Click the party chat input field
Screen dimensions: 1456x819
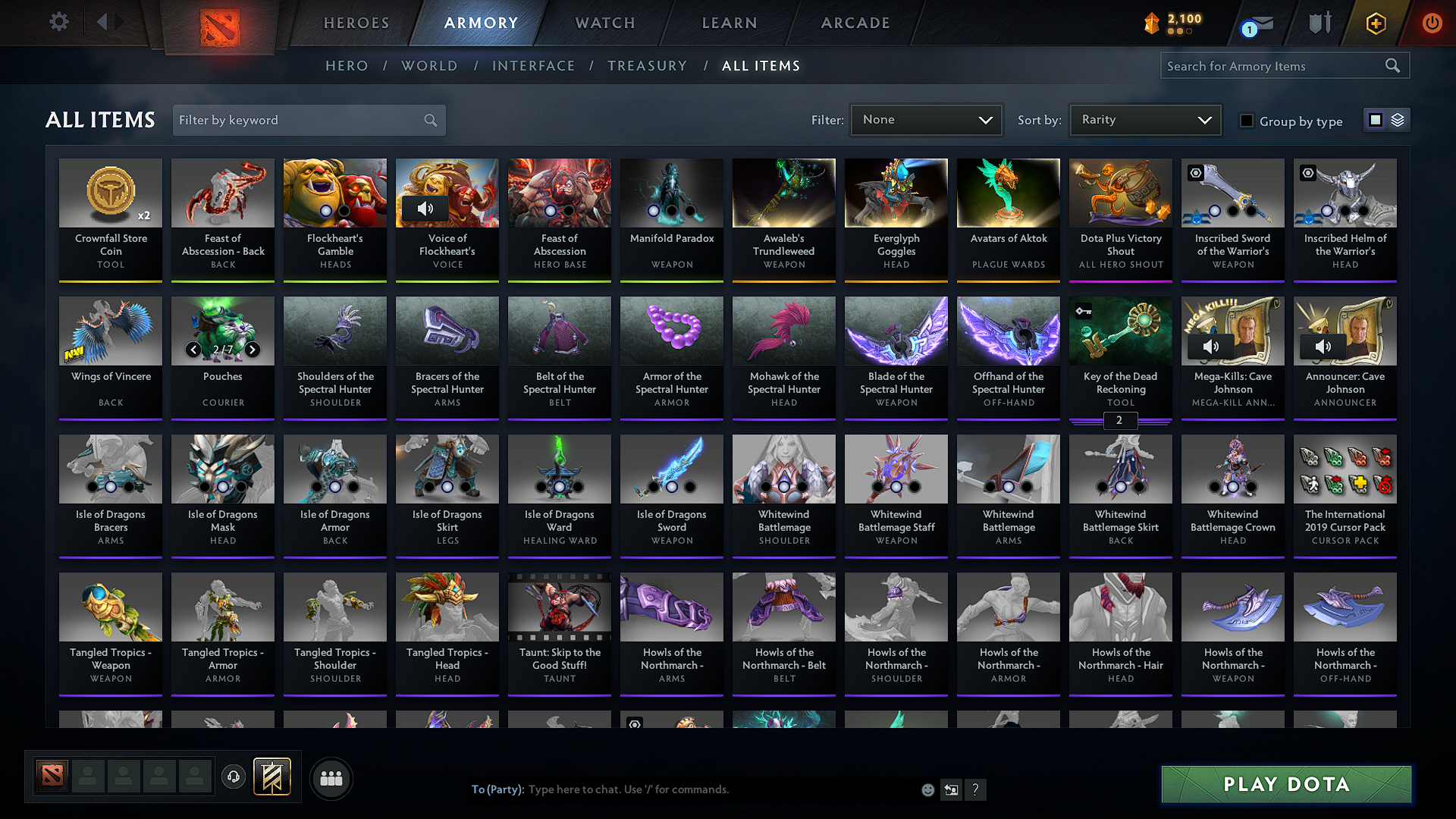pos(682,789)
